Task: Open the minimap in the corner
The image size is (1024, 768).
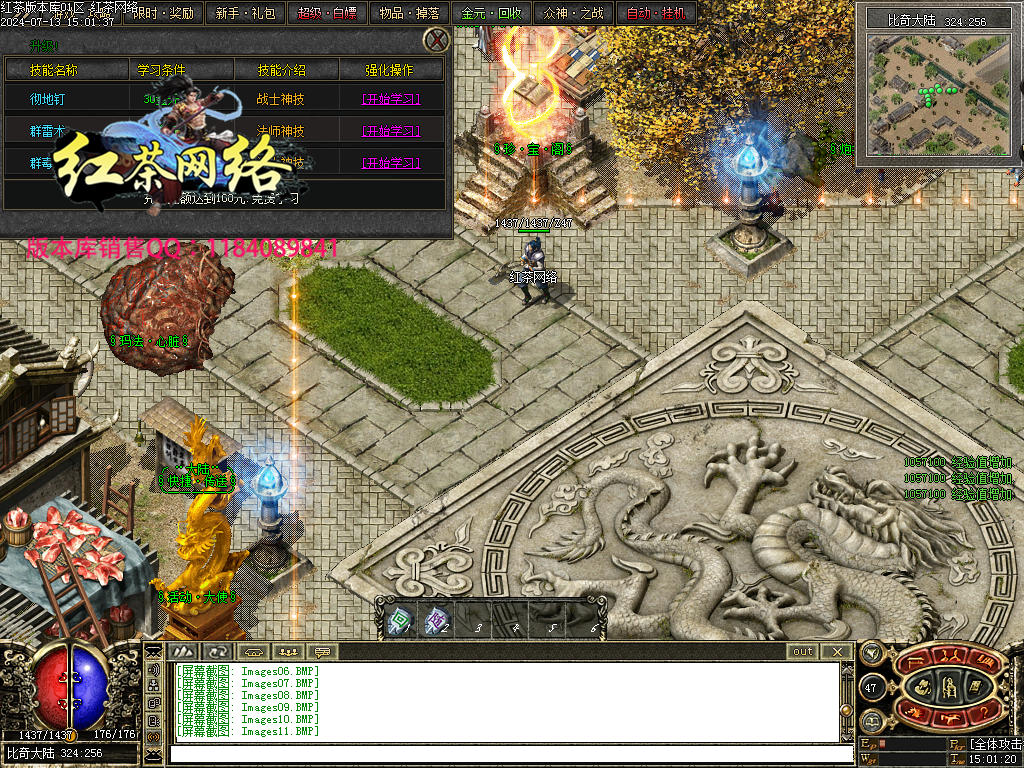Action: point(937,93)
